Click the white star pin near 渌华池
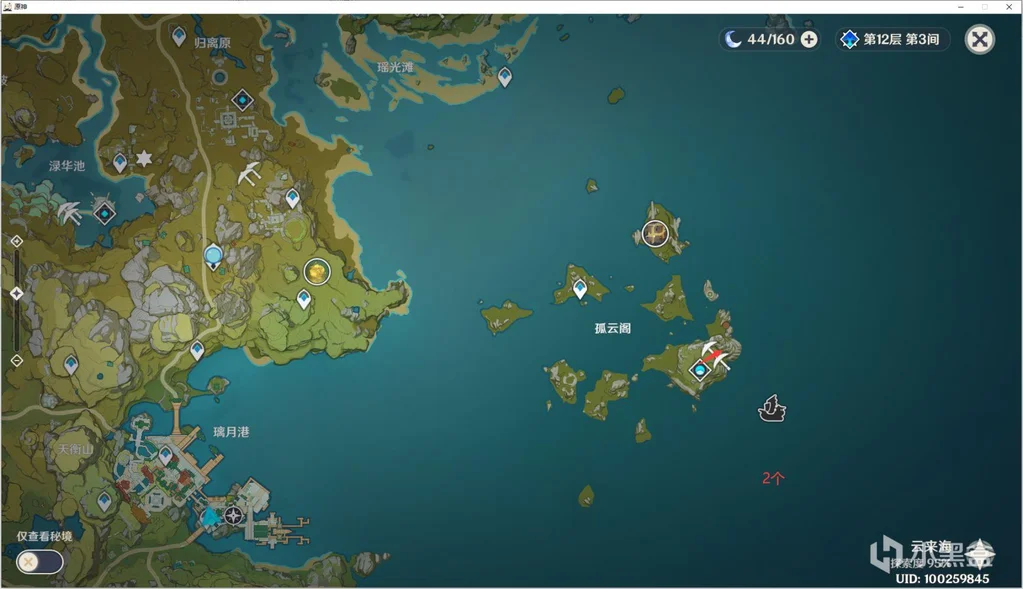This screenshot has height=589, width=1023. pyautogui.click(x=144, y=159)
